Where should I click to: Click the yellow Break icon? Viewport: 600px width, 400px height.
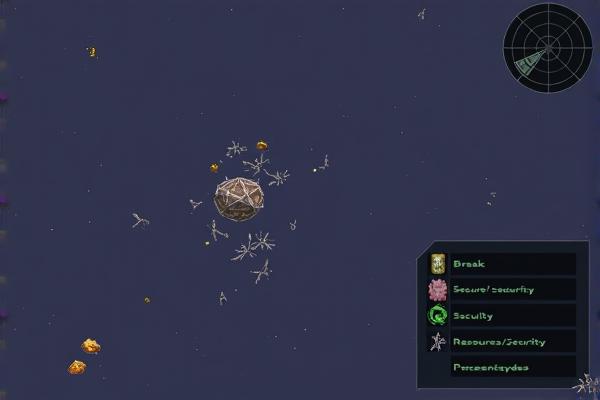437,264
